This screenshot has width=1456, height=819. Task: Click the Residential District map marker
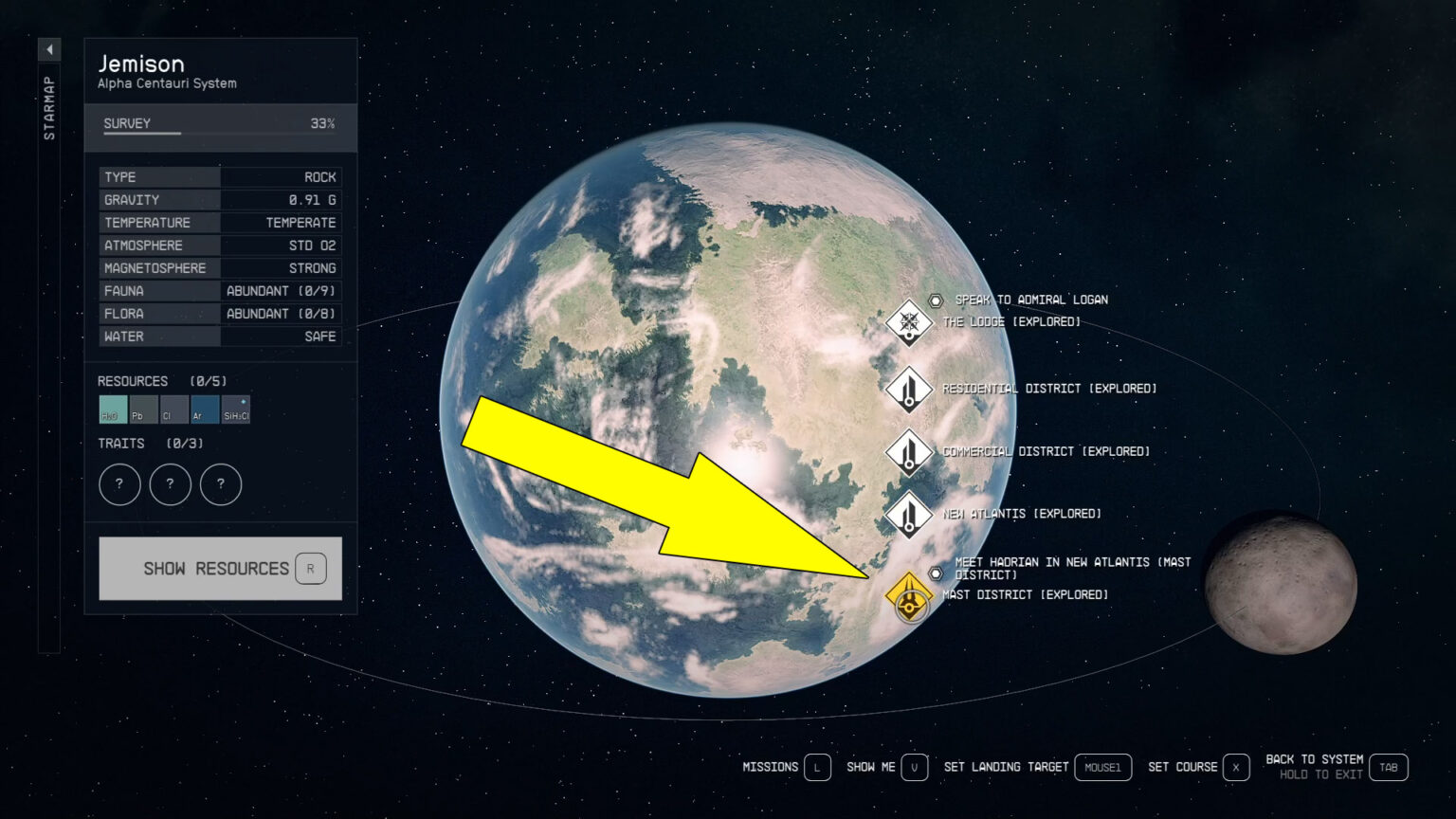point(908,389)
